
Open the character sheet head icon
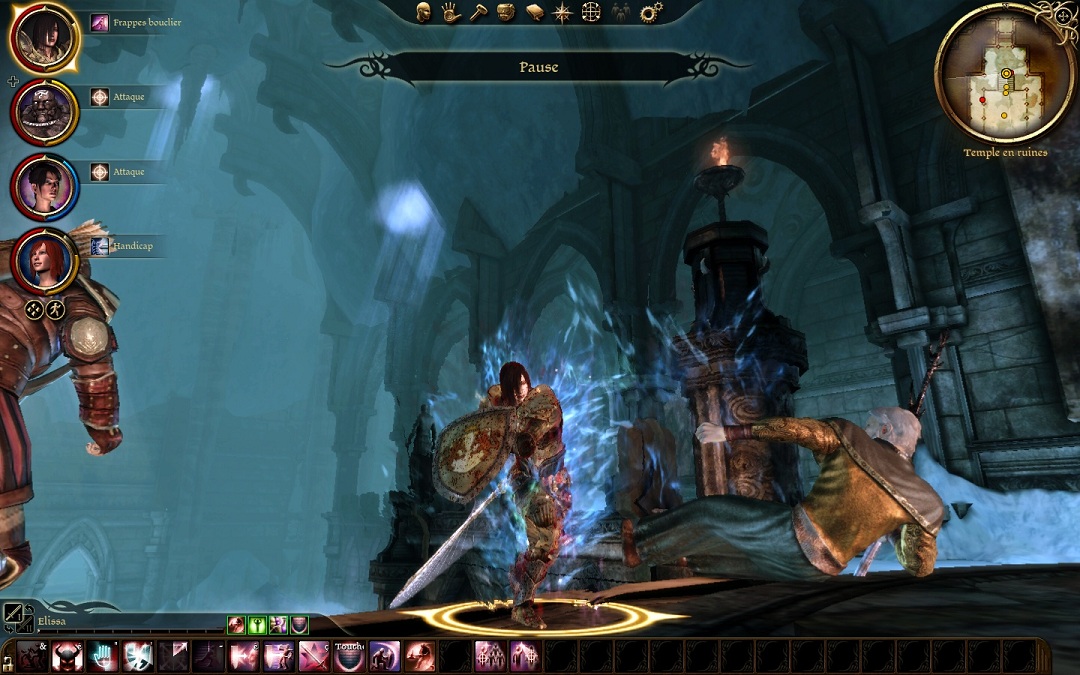(x=424, y=12)
